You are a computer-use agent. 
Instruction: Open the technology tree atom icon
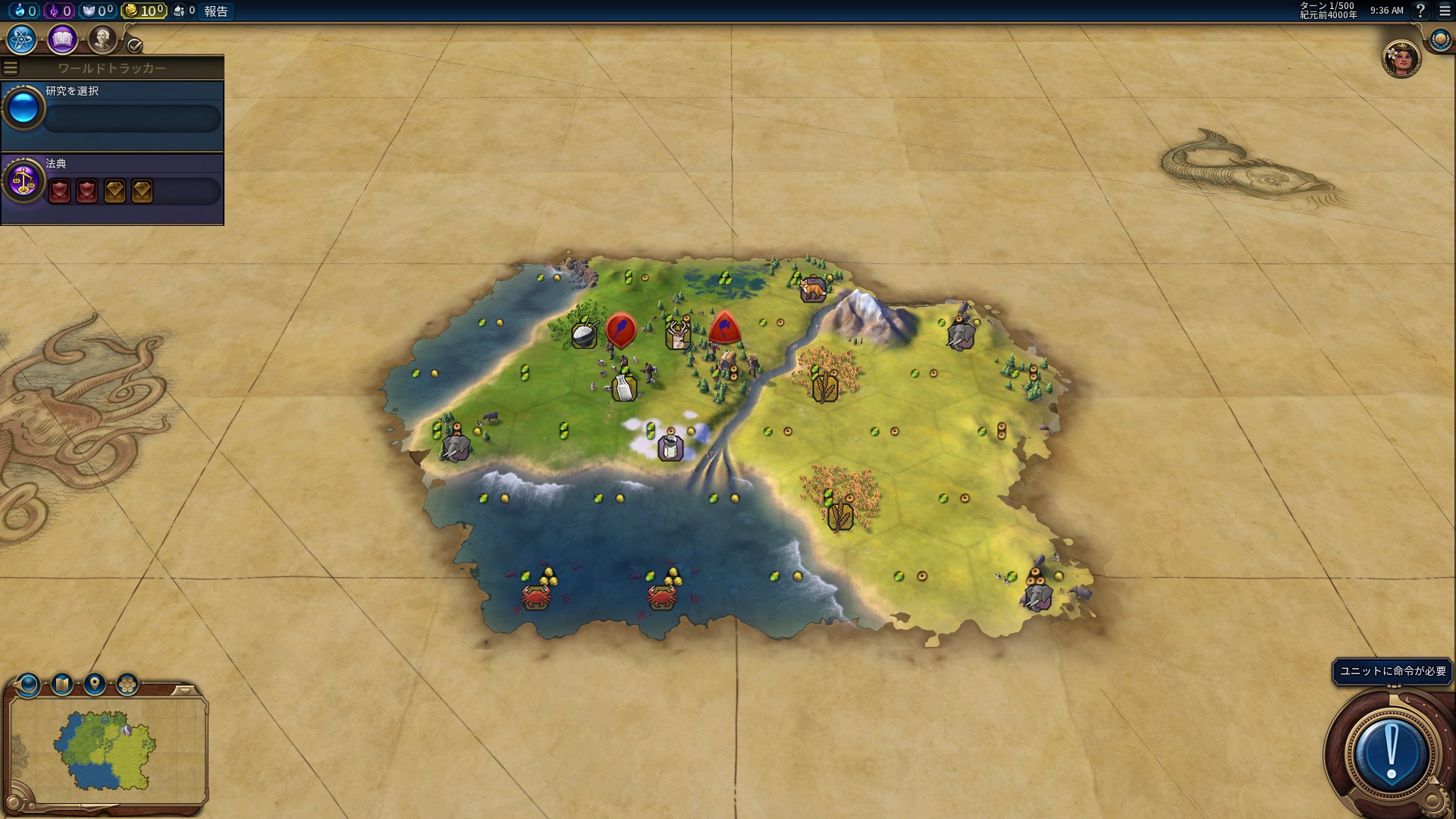pyautogui.click(x=22, y=39)
